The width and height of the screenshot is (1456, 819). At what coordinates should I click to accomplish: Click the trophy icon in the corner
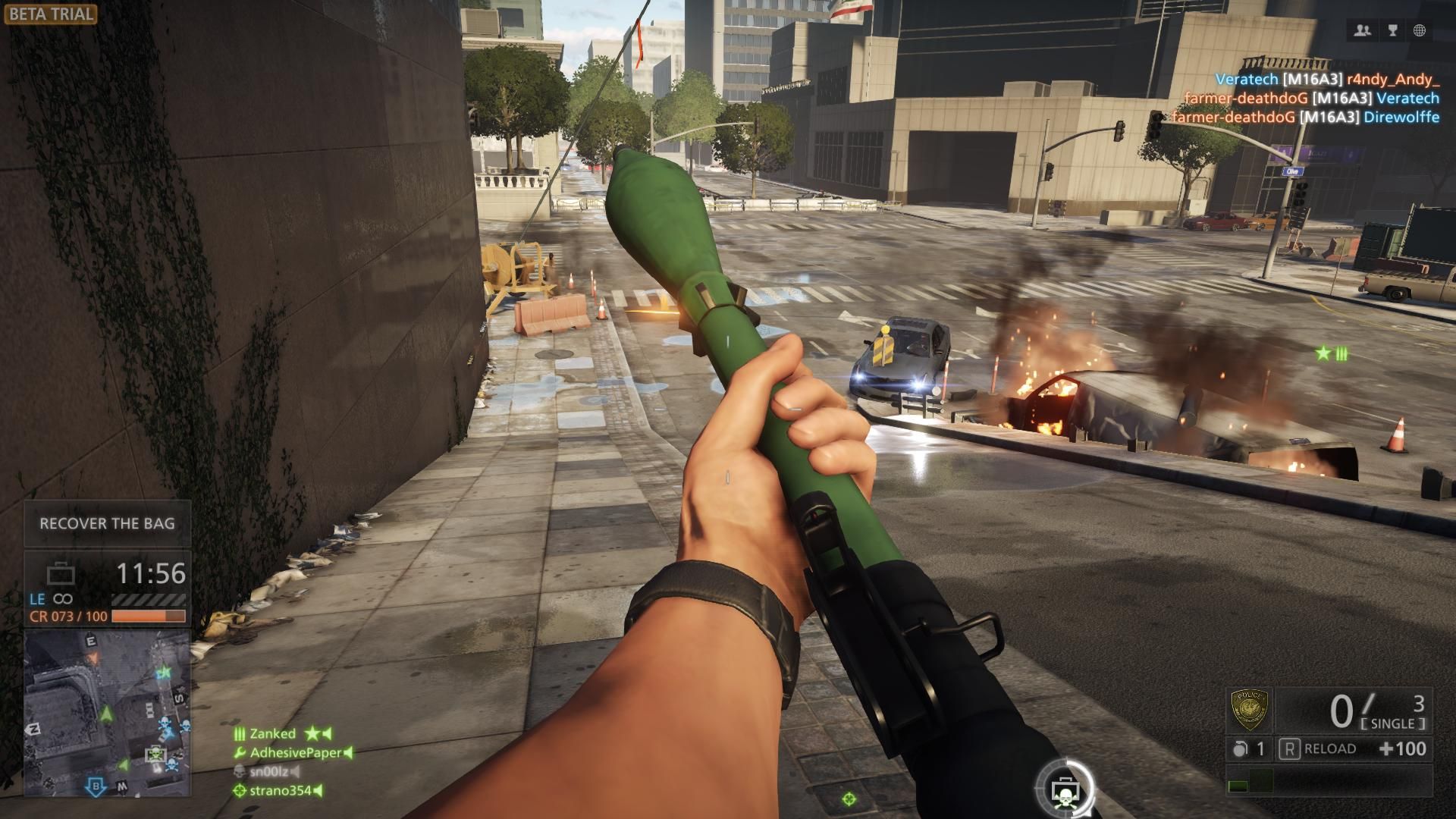[1392, 30]
